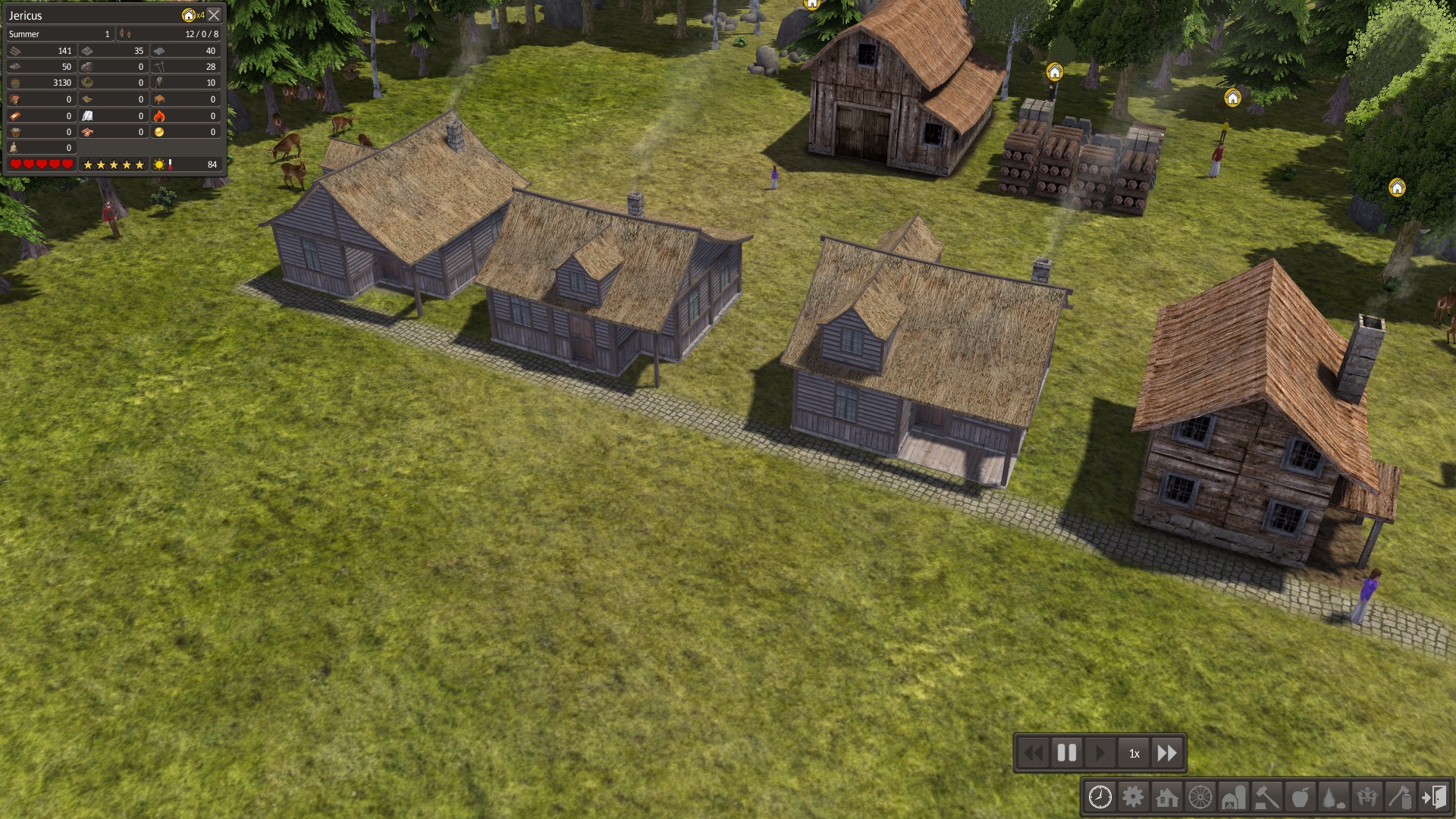Open the hammer resource production menu
Screen dimensions: 1456x819
click(x=1267, y=797)
